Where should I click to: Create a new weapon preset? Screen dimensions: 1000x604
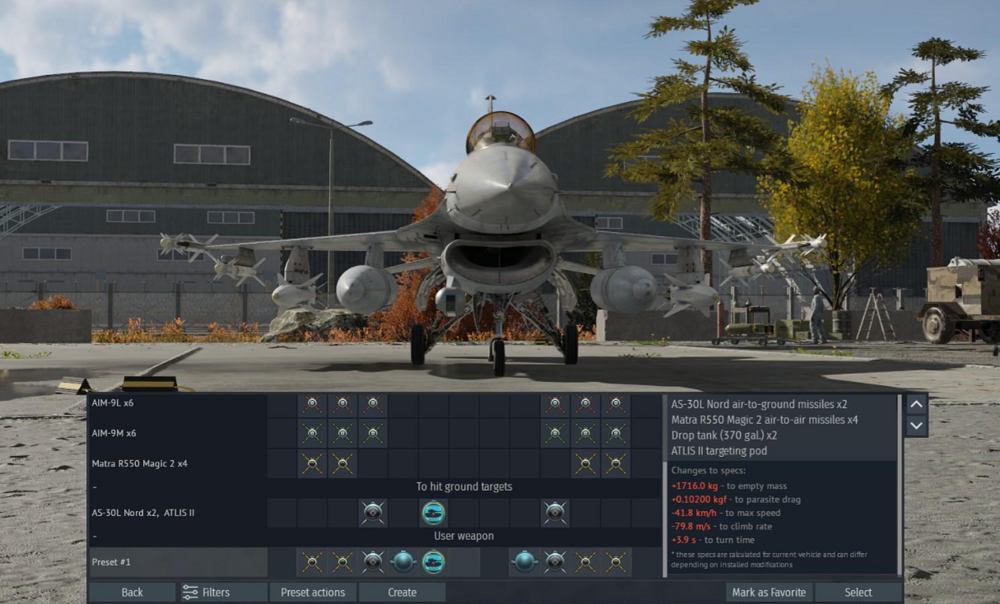pyautogui.click(x=402, y=592)
